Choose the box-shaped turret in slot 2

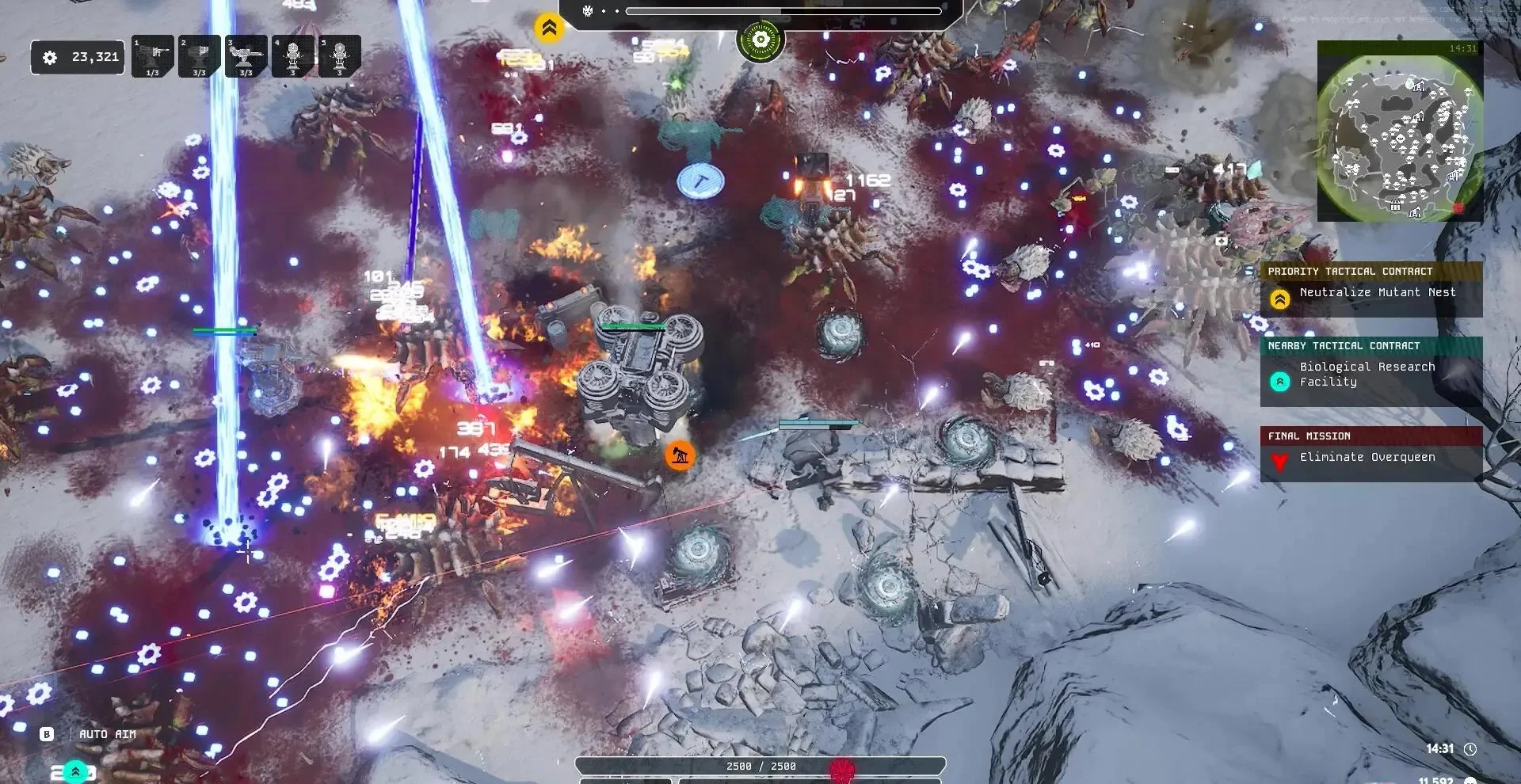(200, 56)
